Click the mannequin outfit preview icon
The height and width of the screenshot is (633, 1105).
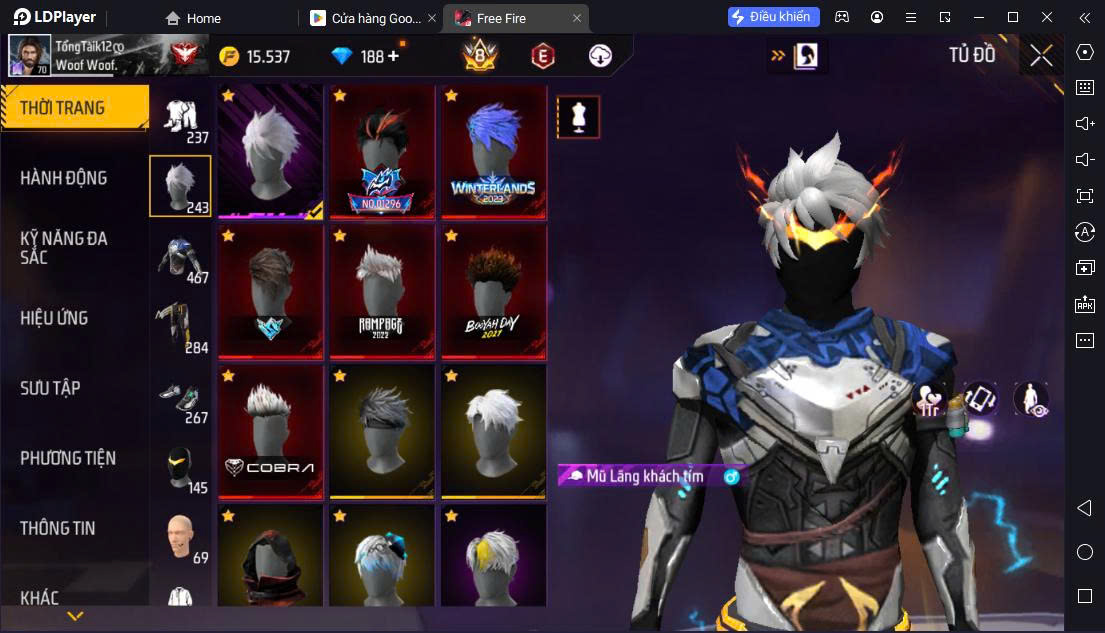coord(577,118)
